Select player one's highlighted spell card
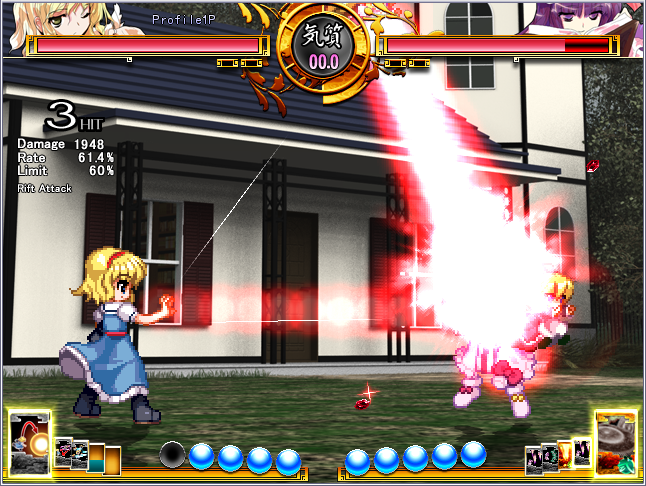646x486 pixels. tap(29, 442)
